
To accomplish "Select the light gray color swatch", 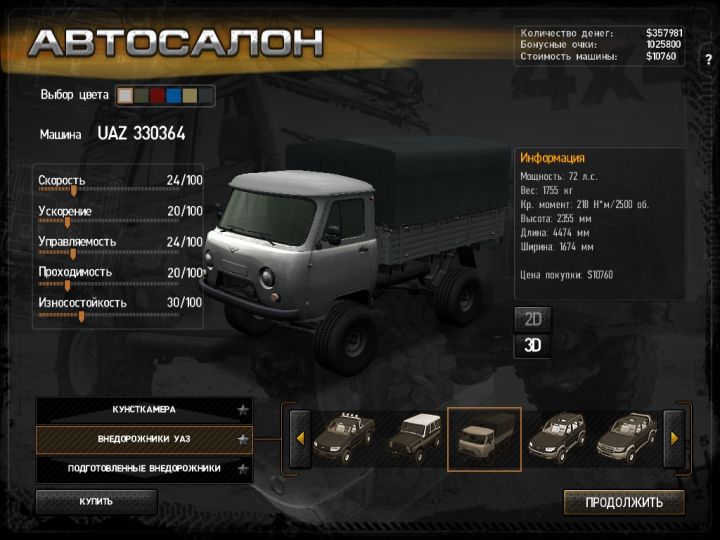I will coord(125,96).
